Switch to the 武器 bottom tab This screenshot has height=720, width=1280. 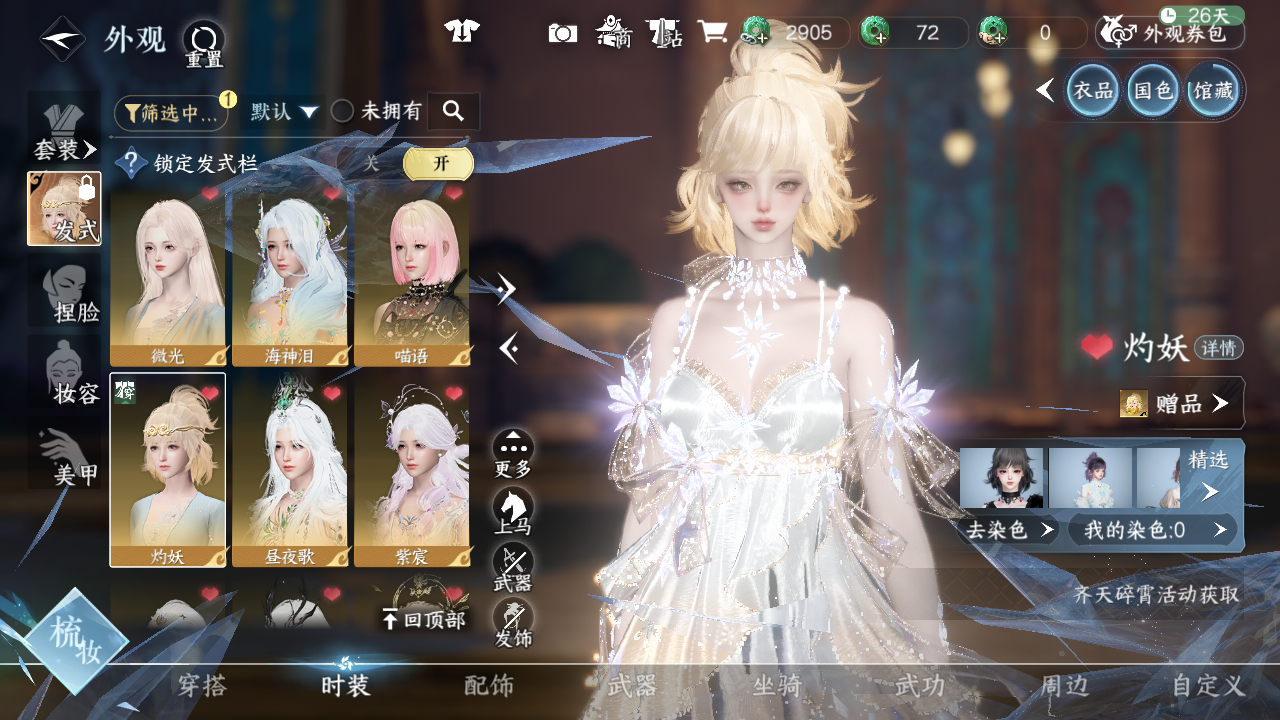click(632, 686)
